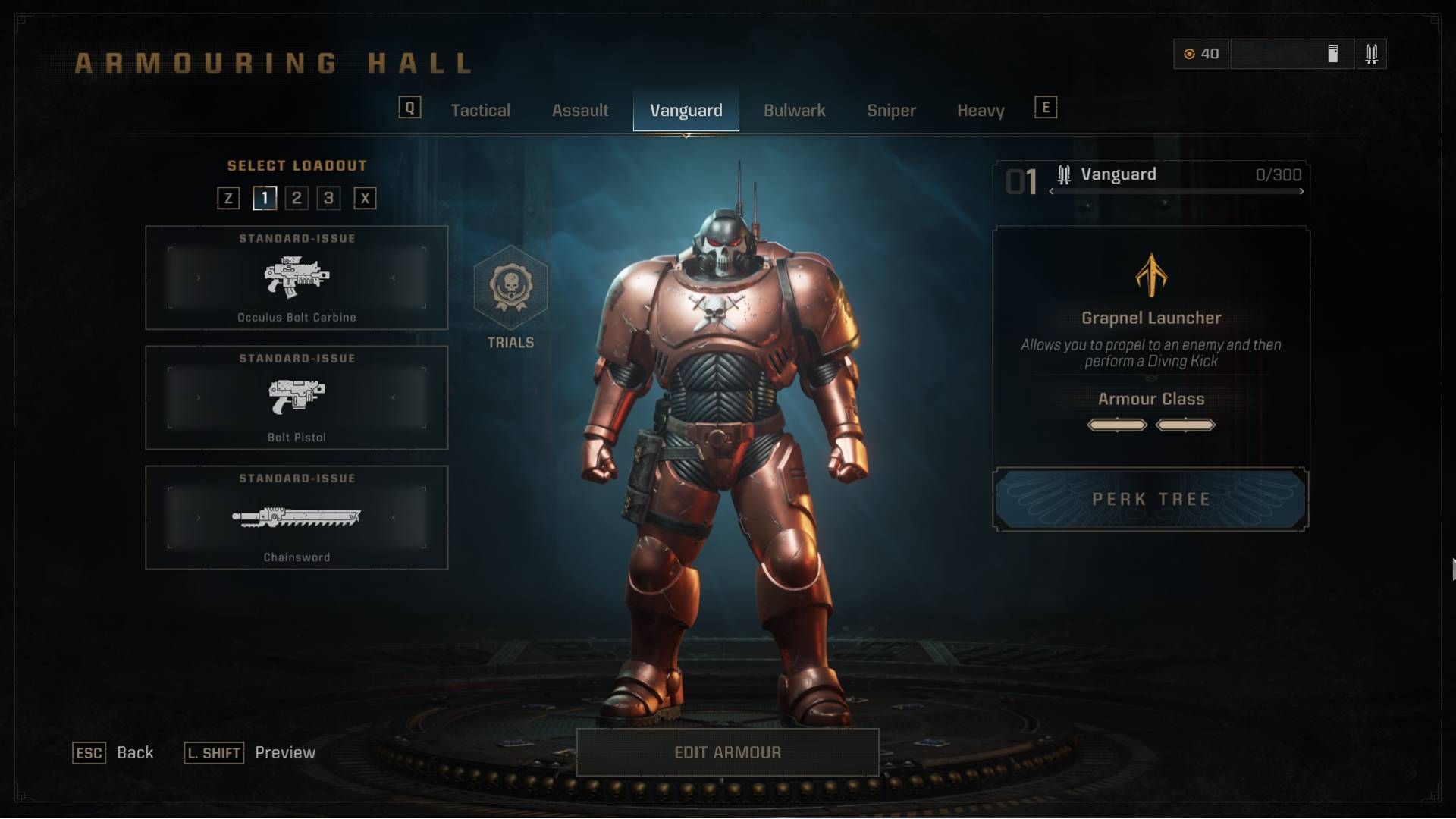This screenshot has width=1456, height=819.
Task: Select the Assault class tab
Action: pos(580,111)
